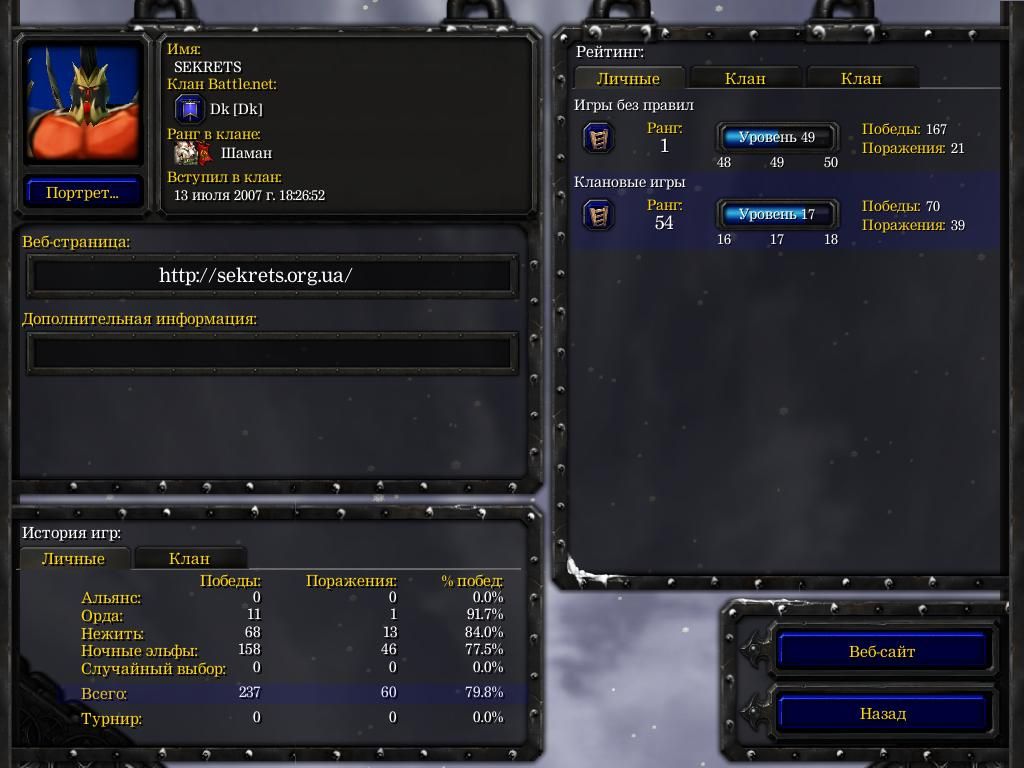The height and width of the screenshot is (768, 1024).
Task: Select the Клановые игры ladder icon
Action: 598,215
